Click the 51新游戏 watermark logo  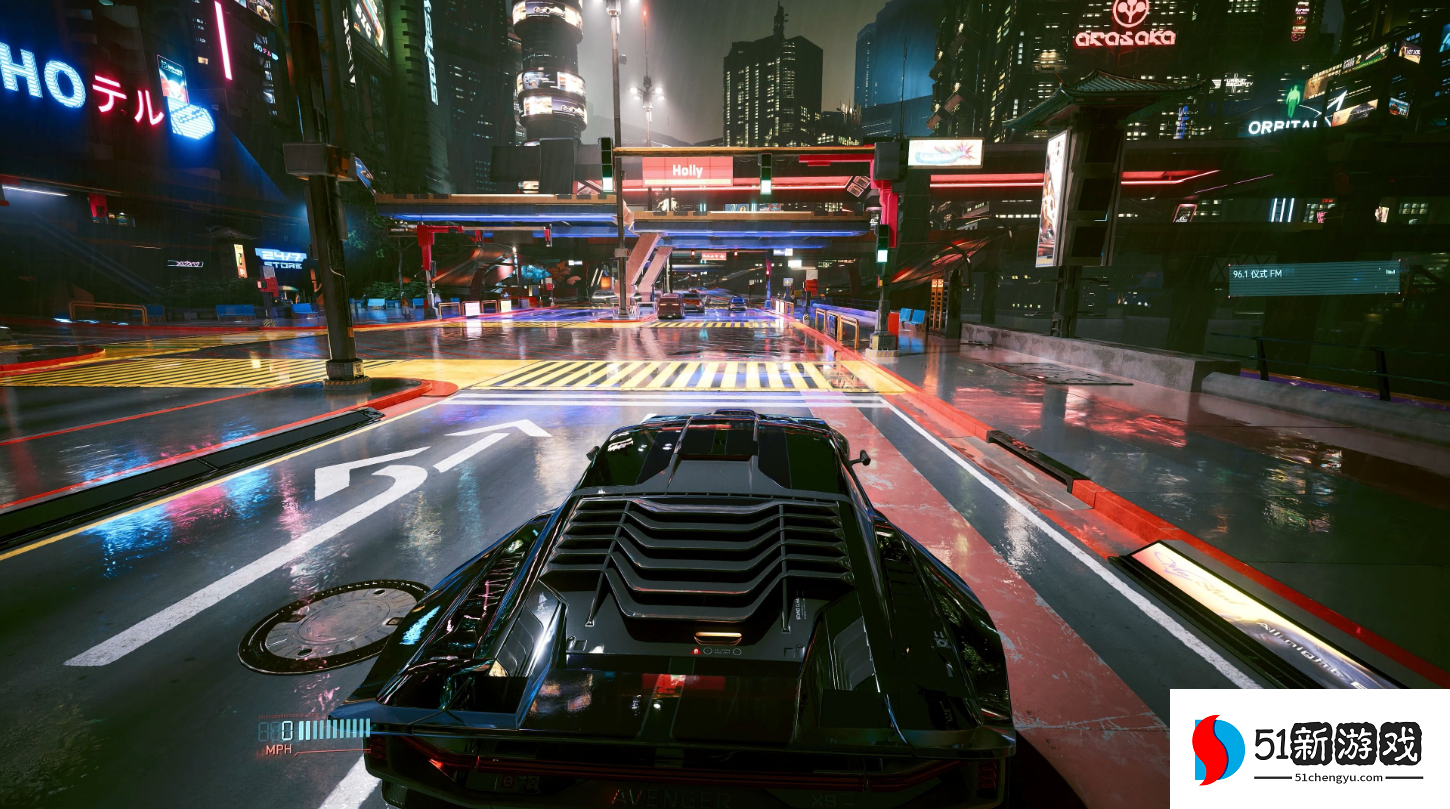pos(1308,749)
